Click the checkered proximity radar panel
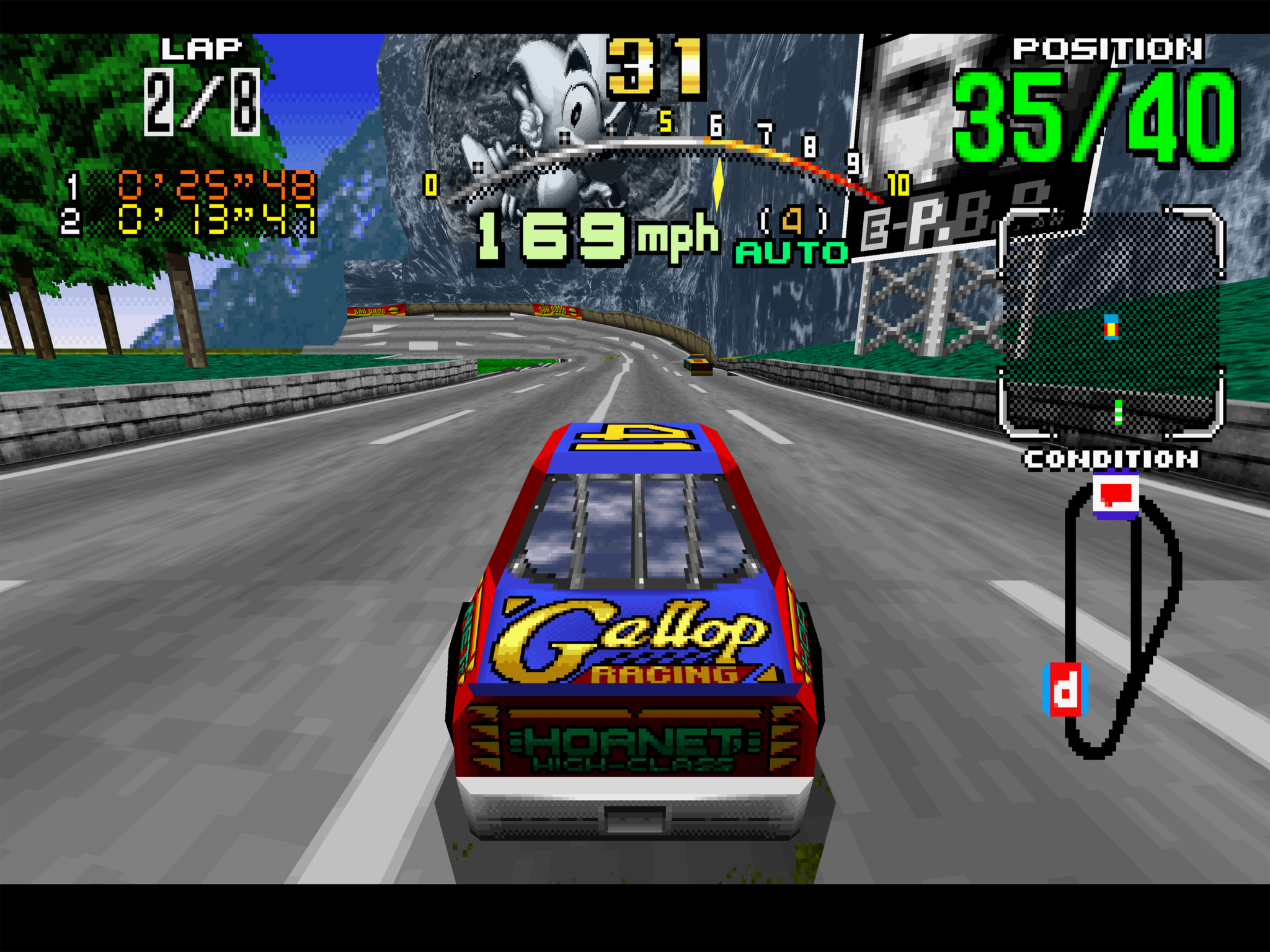 (1111, 322)
